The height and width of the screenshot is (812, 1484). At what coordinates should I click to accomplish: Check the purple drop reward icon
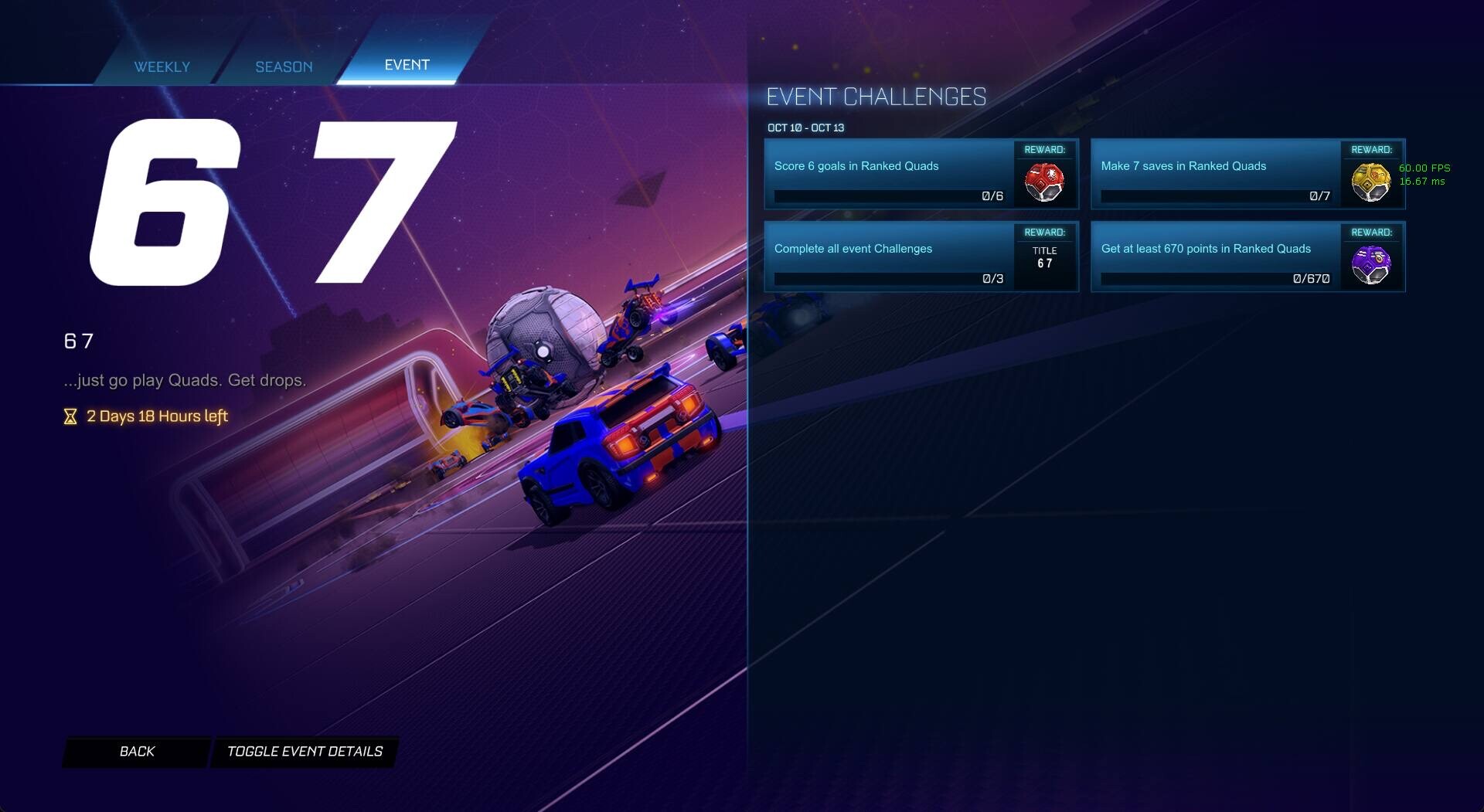1370,265
